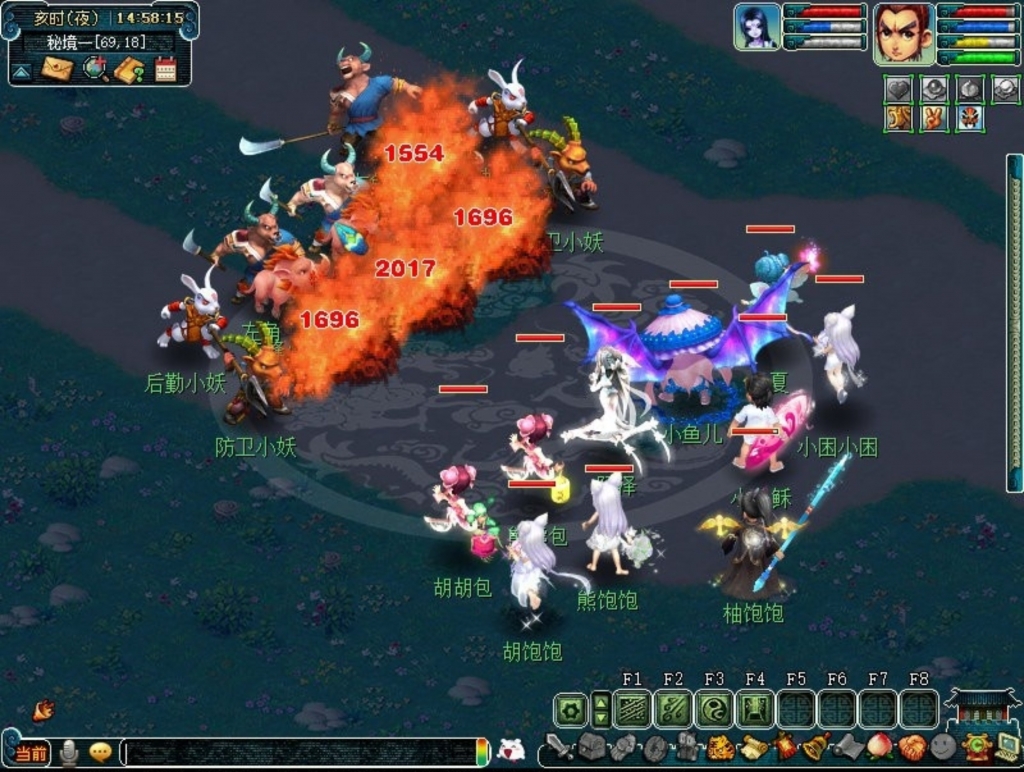Click the peach icon in bottom toolbar
This screenshot has width=1024, height=772.
[879, 747]
